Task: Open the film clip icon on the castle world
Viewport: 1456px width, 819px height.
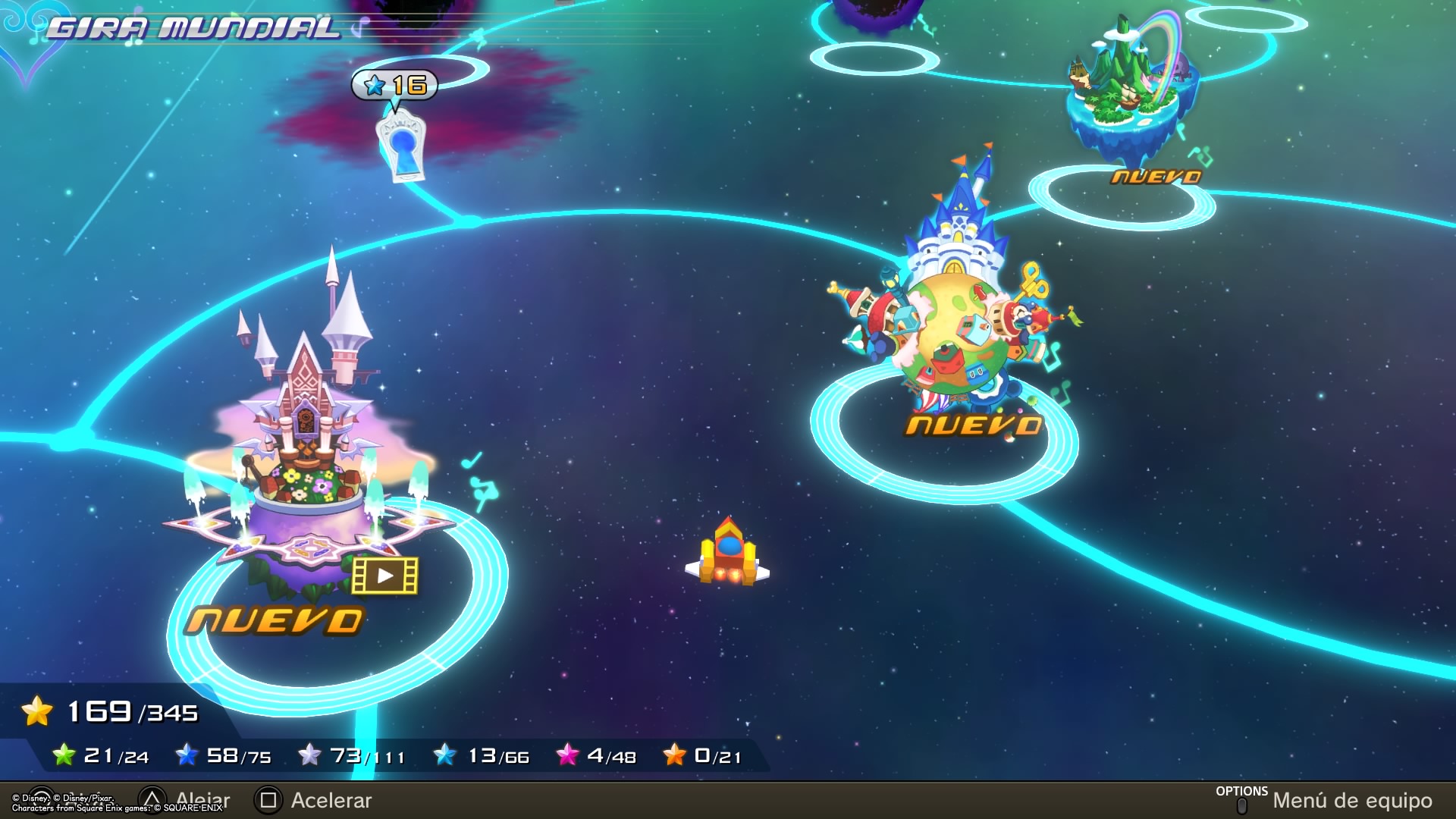Action: coord(385,576)
